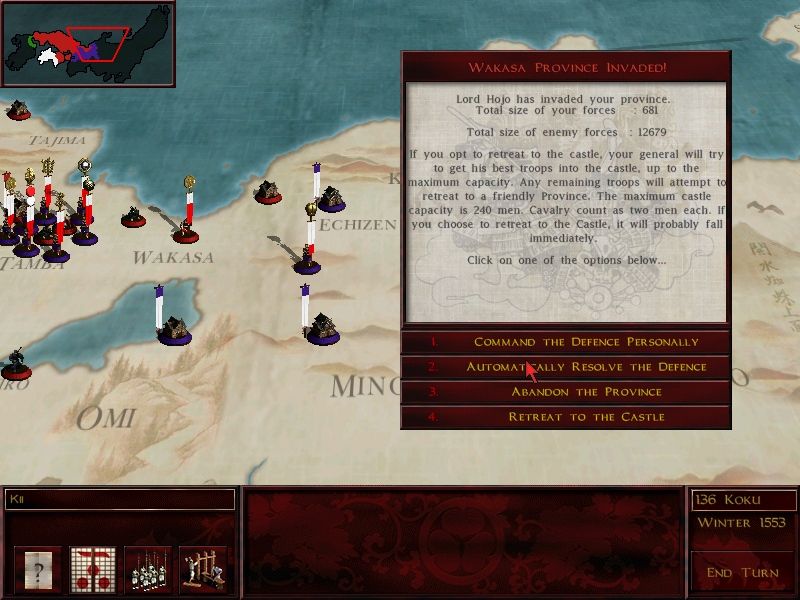Open the question mark help scroll
The image size is (800, 600).
tap(38, 570)
